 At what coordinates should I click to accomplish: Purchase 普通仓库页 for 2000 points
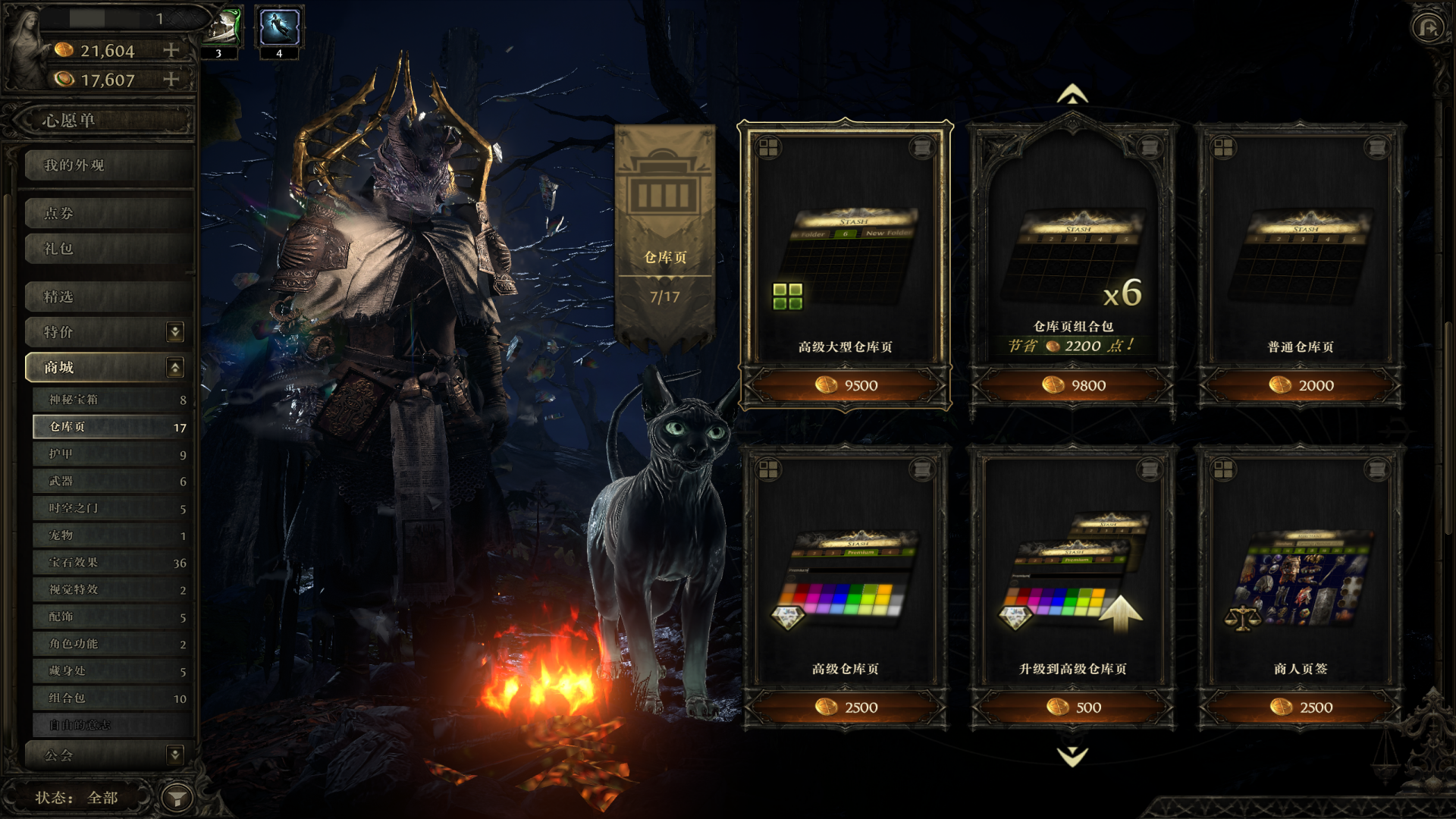click(x=1300, y=385)
